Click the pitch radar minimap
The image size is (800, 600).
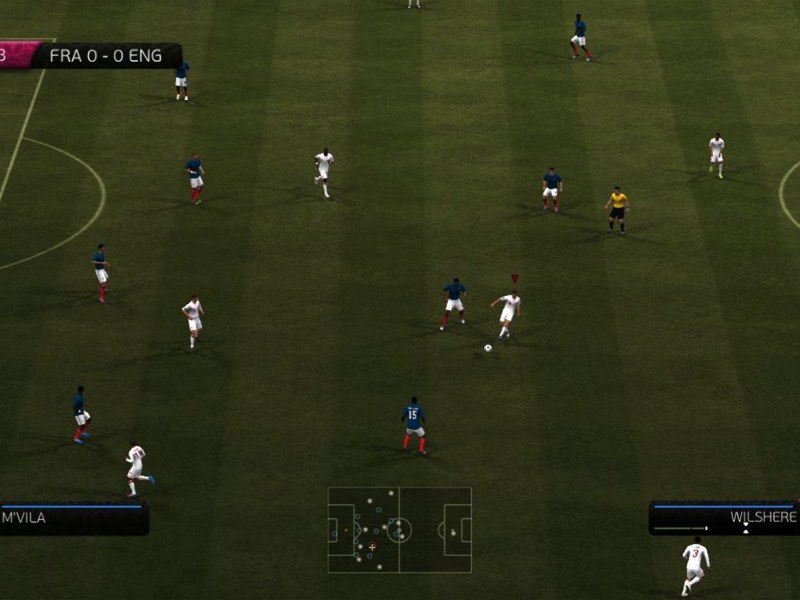pos(399,529)
